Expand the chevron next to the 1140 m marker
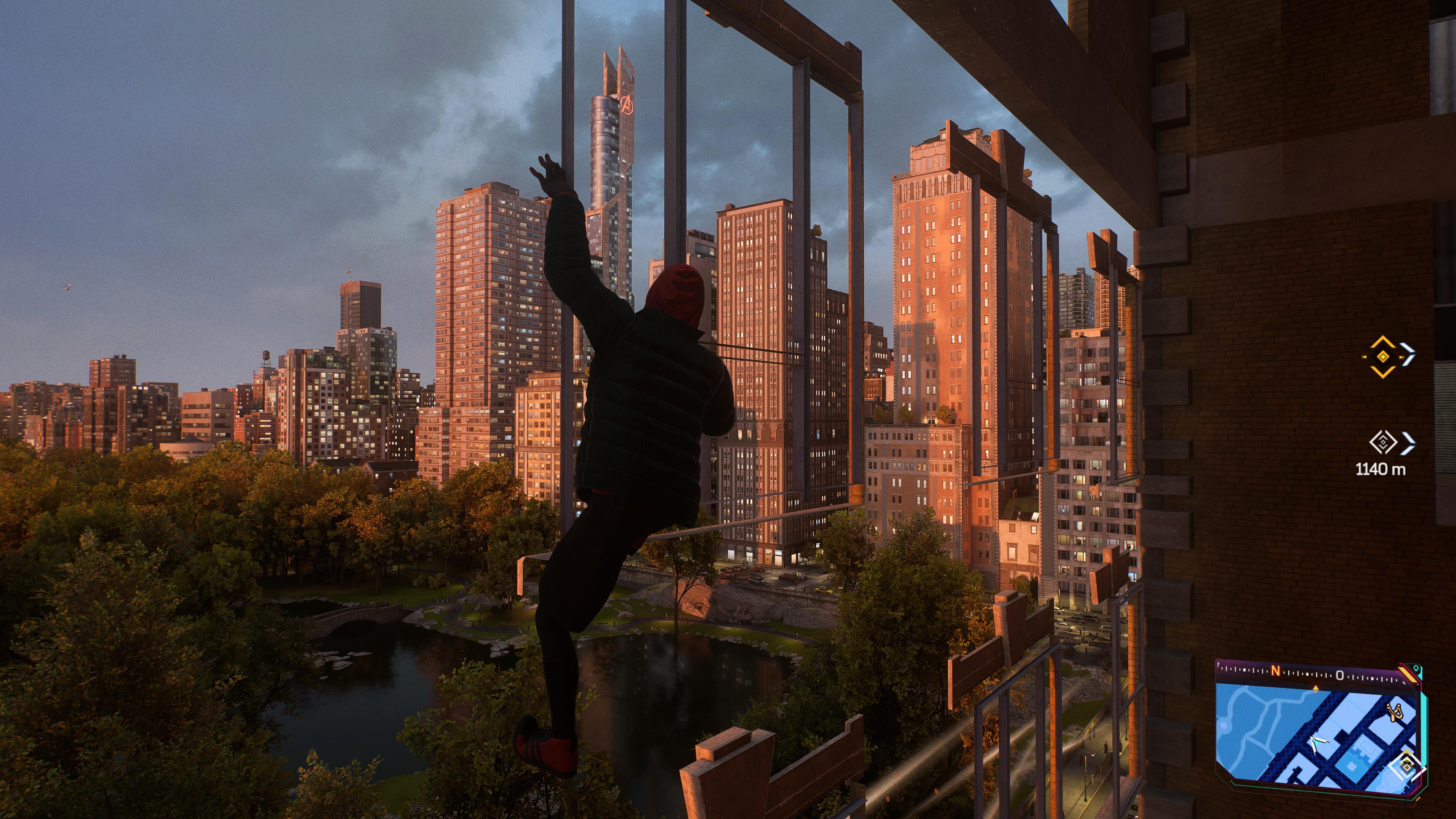 click(1408, 442)
